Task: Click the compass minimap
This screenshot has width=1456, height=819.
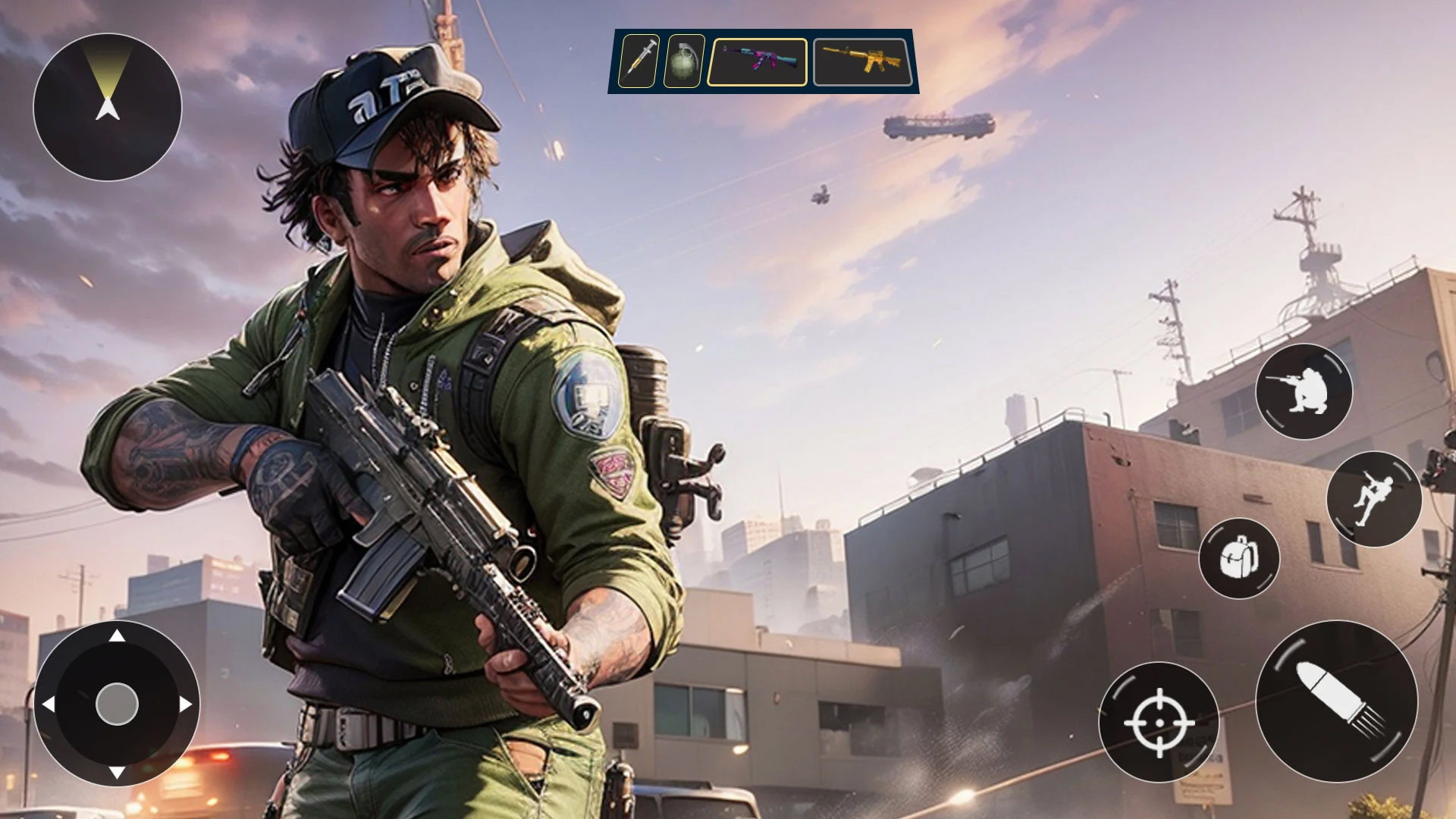Action: (108, 107)
